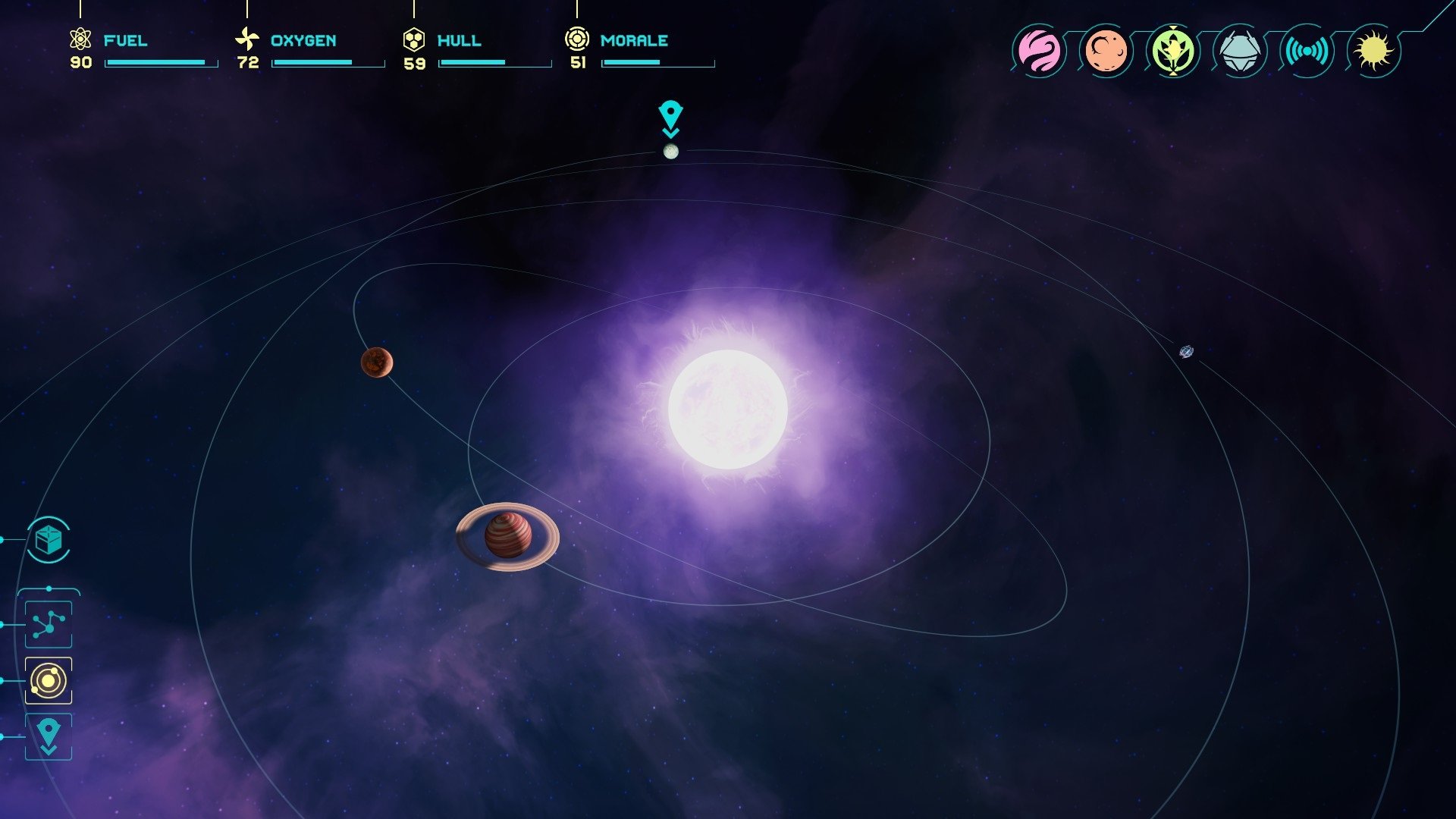Click the FUEL label text
Image resolution: width=1456 pixels, height=819 pixels.
click(x=125, y=42)
